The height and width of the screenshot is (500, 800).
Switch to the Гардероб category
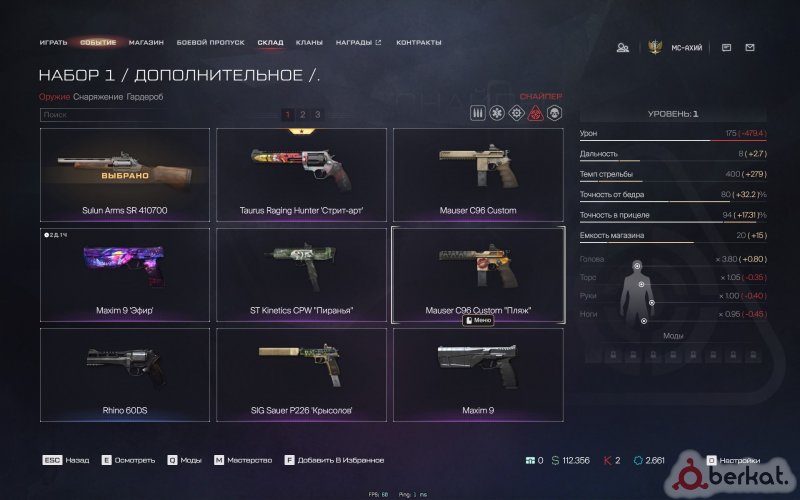[146, 97]
